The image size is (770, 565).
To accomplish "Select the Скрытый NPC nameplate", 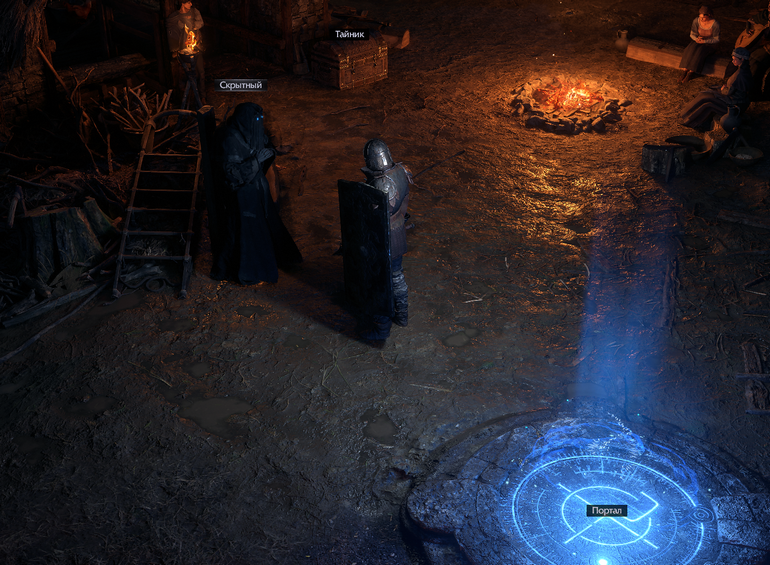I will click(241, 85).
